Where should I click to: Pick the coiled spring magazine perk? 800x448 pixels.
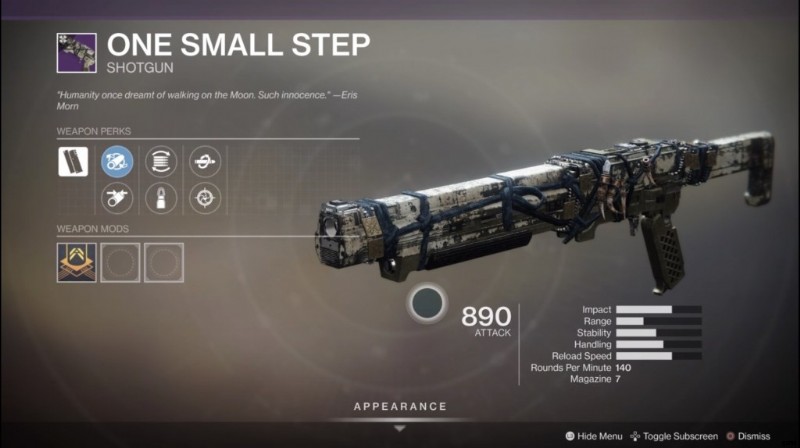161,161
